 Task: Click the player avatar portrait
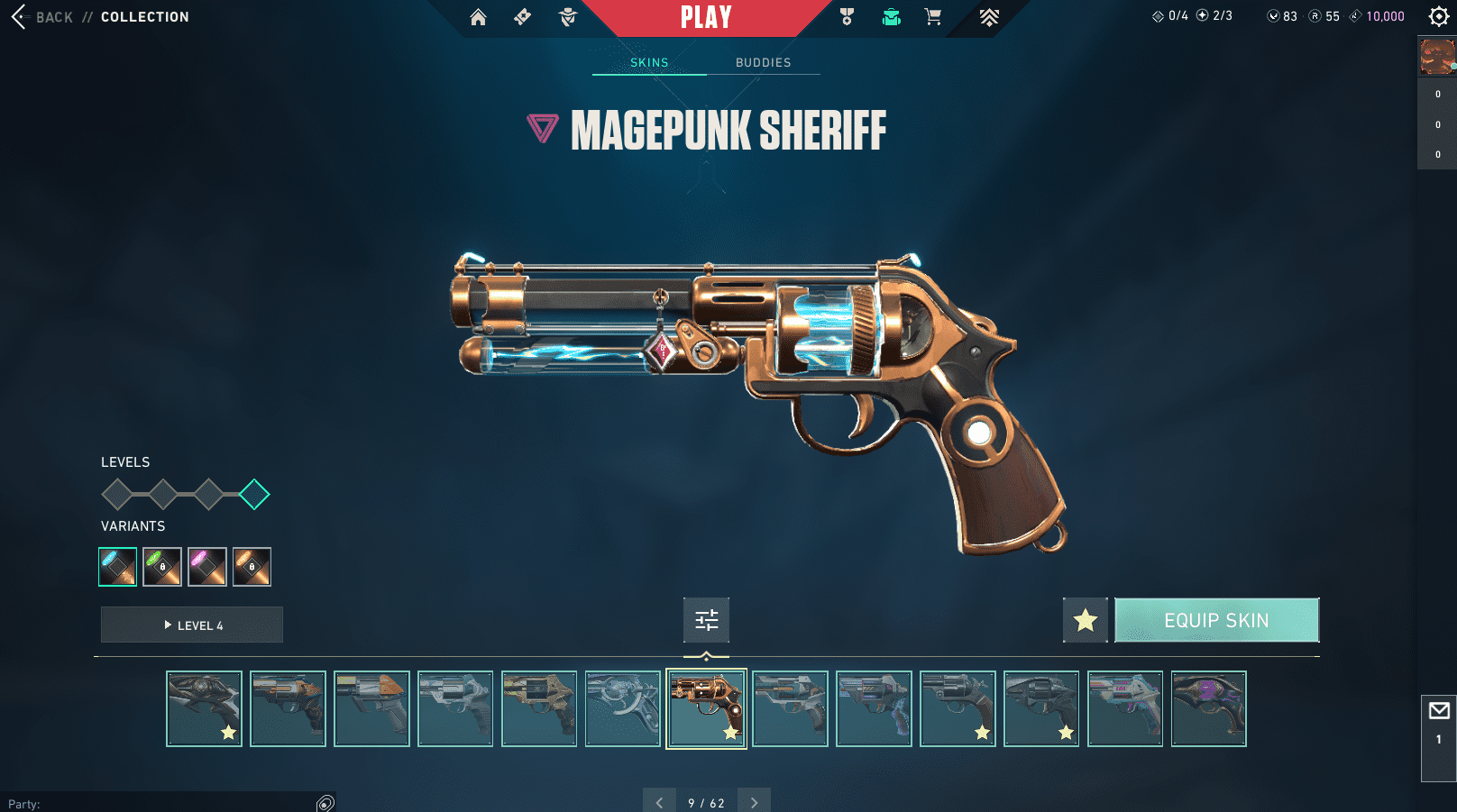point(1437,57)
